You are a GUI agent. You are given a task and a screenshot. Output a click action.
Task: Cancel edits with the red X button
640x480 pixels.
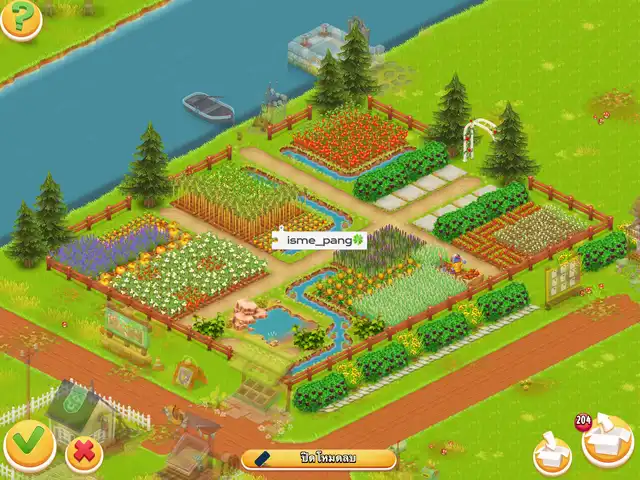[85, 453]
